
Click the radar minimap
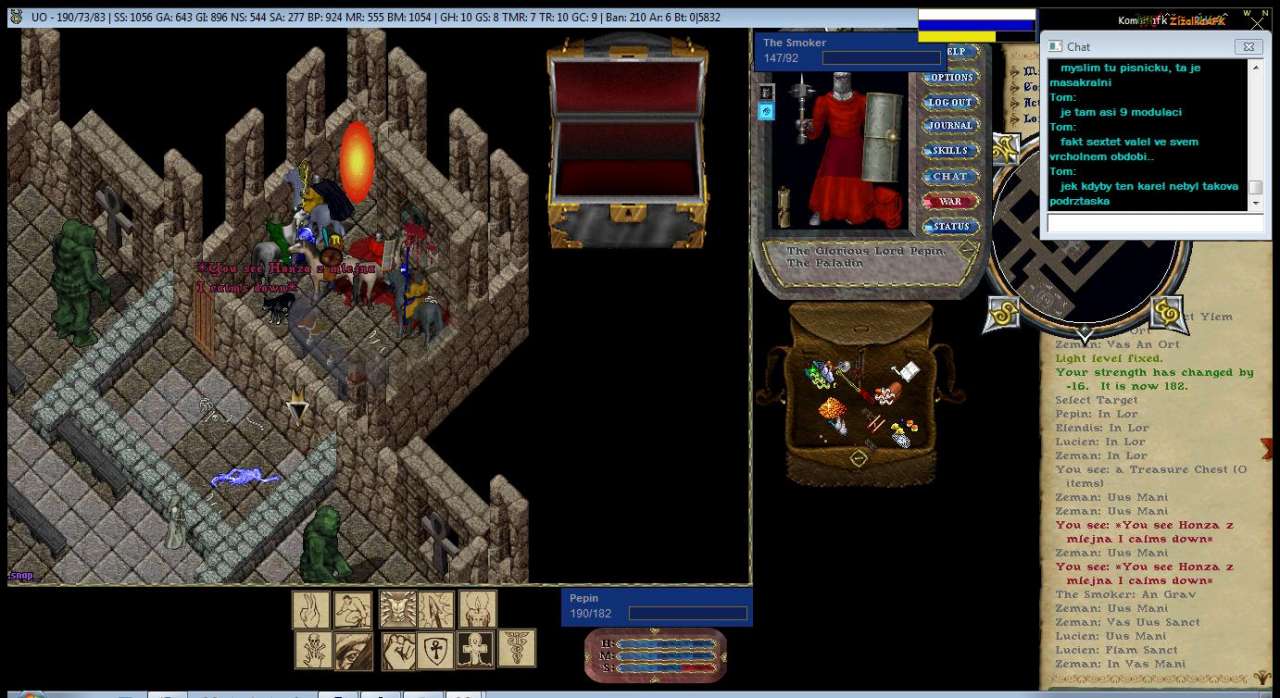[1085, 240]
